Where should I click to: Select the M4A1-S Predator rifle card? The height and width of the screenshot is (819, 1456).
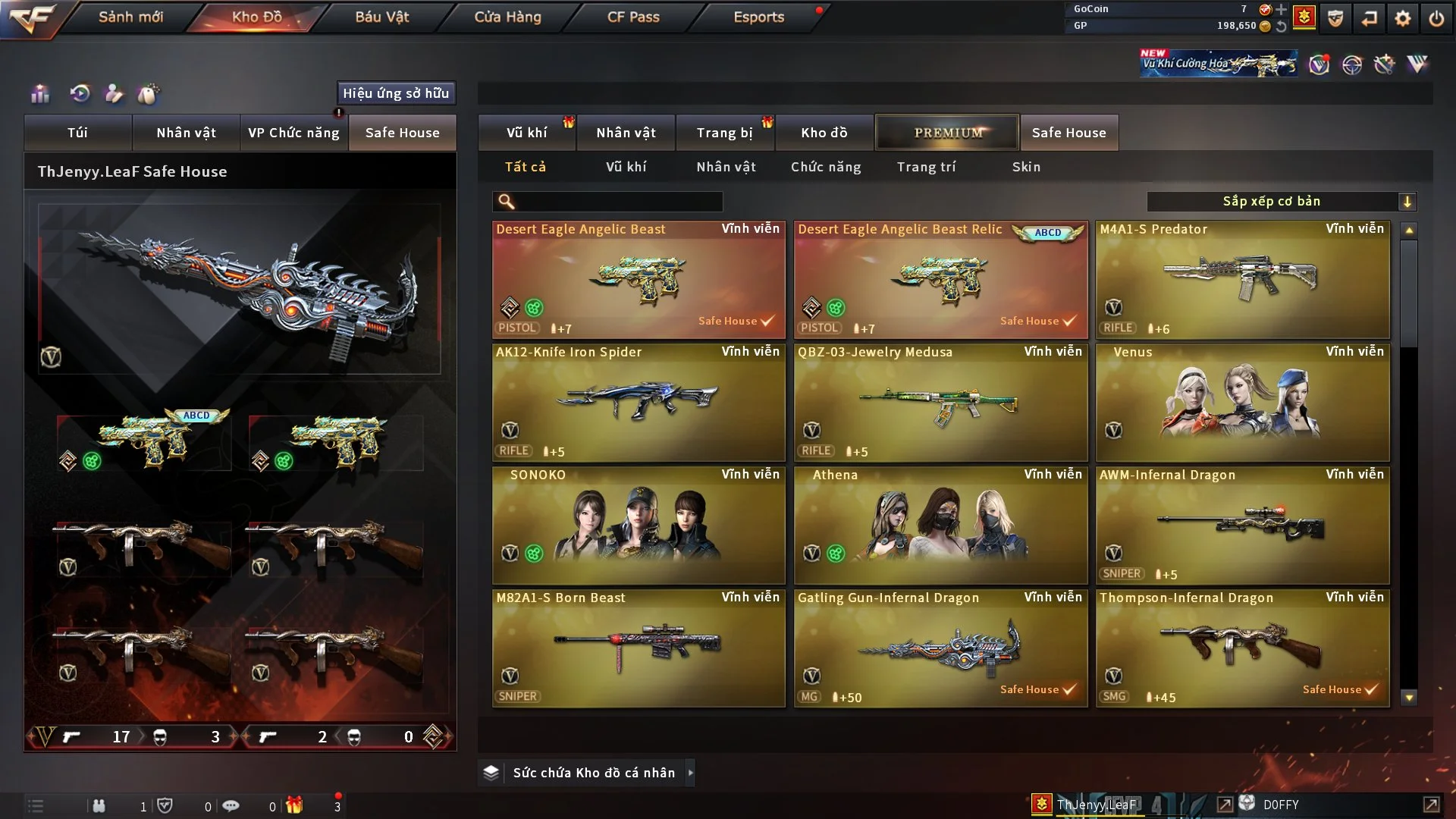pyautogui.click(x=1242, y=279)
